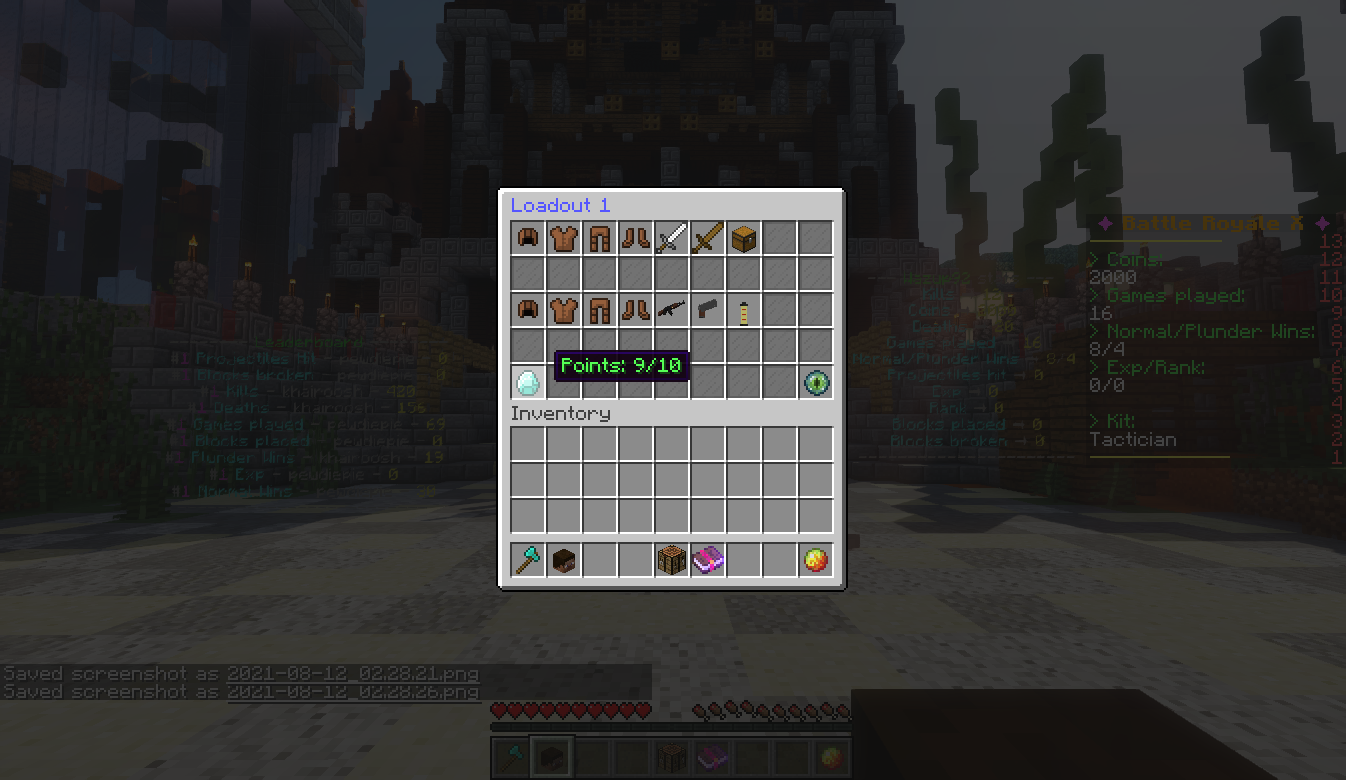Select the diamond Points item

pyautogui.click(x=528, y=383)
